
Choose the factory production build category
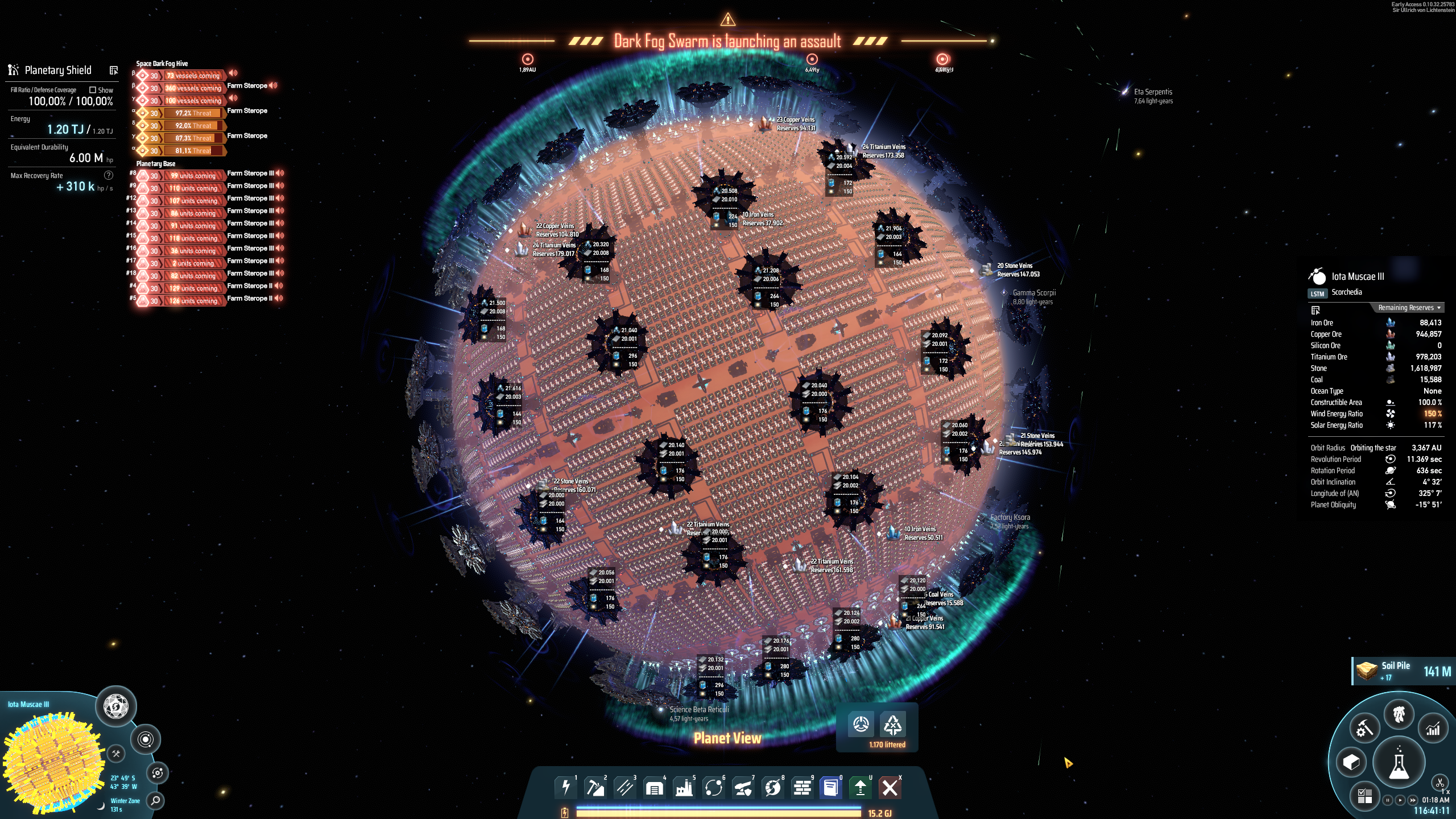(x=684, y=788)
